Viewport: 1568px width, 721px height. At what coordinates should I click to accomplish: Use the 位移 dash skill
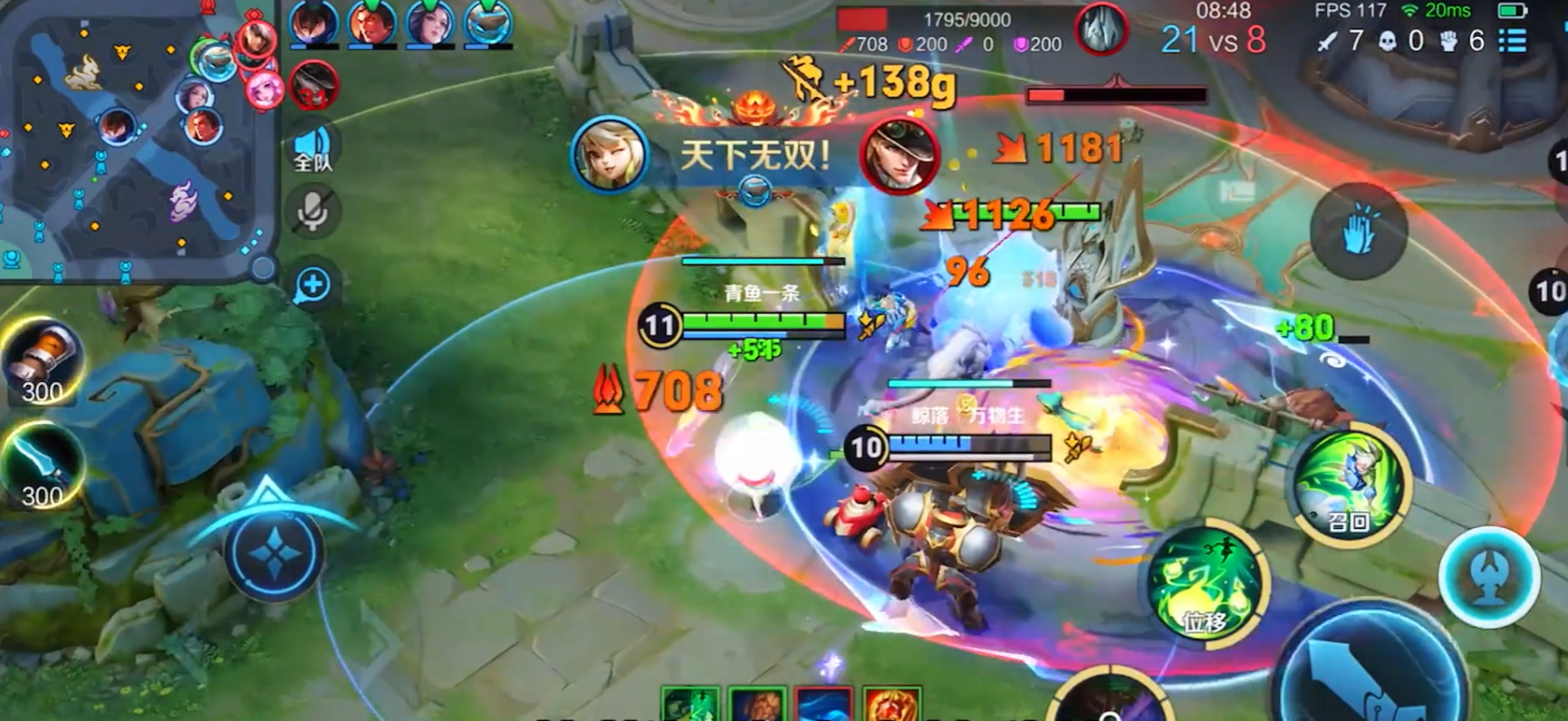[x=1206, y=584]
